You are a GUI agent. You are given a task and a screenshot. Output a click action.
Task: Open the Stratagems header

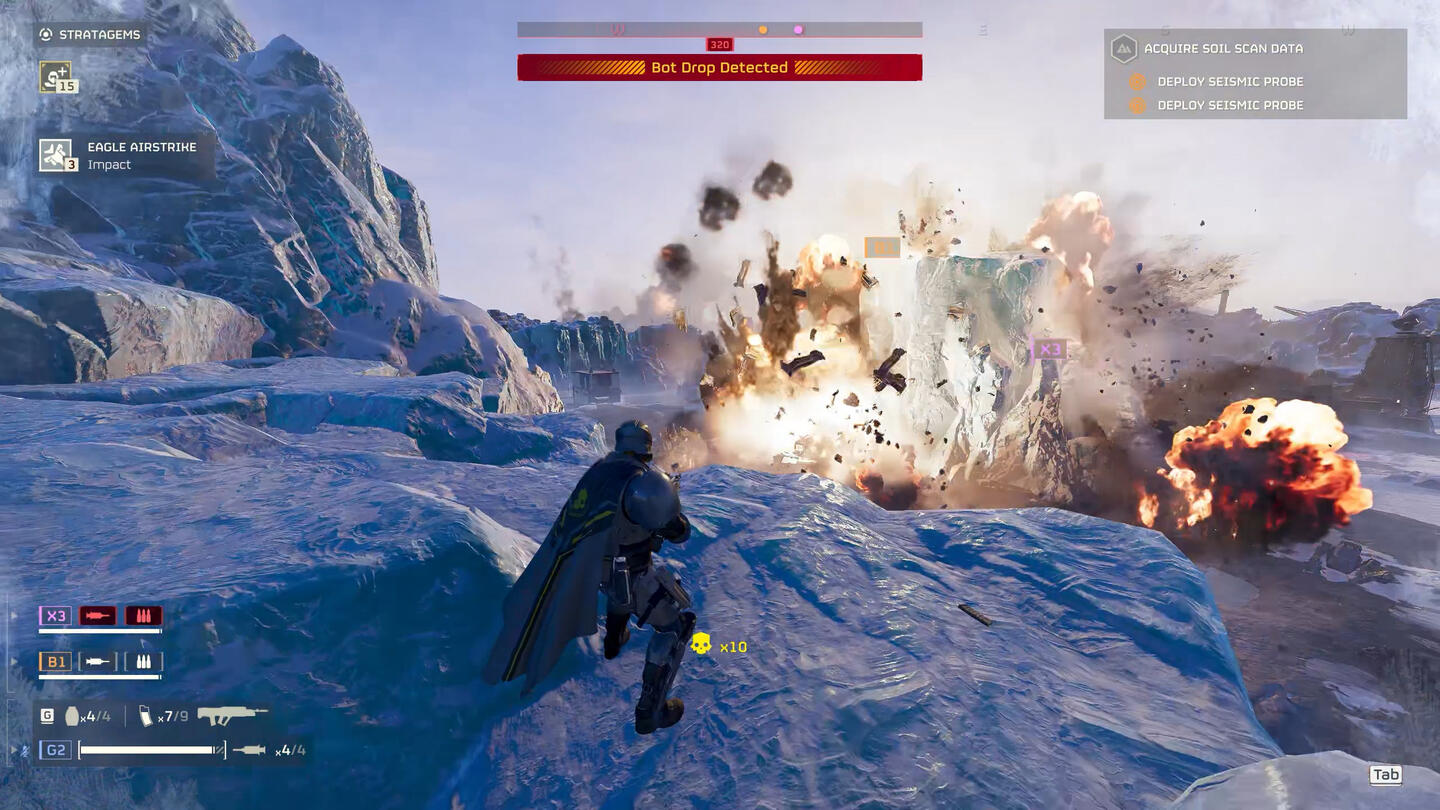(x=90, y=35)
